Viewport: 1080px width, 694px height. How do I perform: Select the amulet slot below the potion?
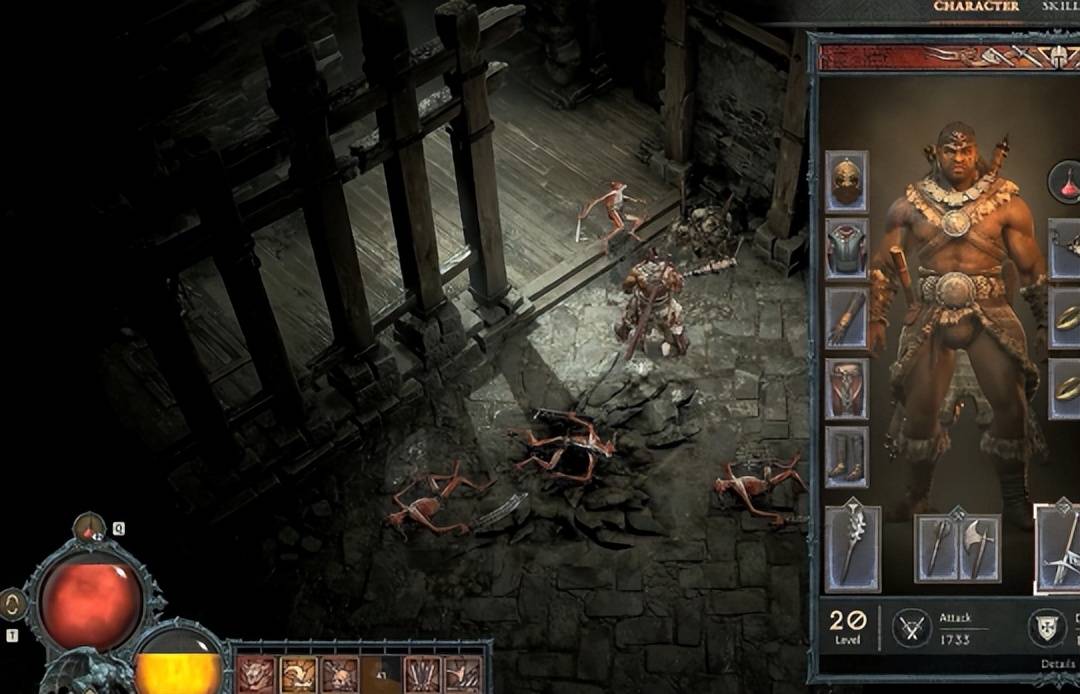1066,249
